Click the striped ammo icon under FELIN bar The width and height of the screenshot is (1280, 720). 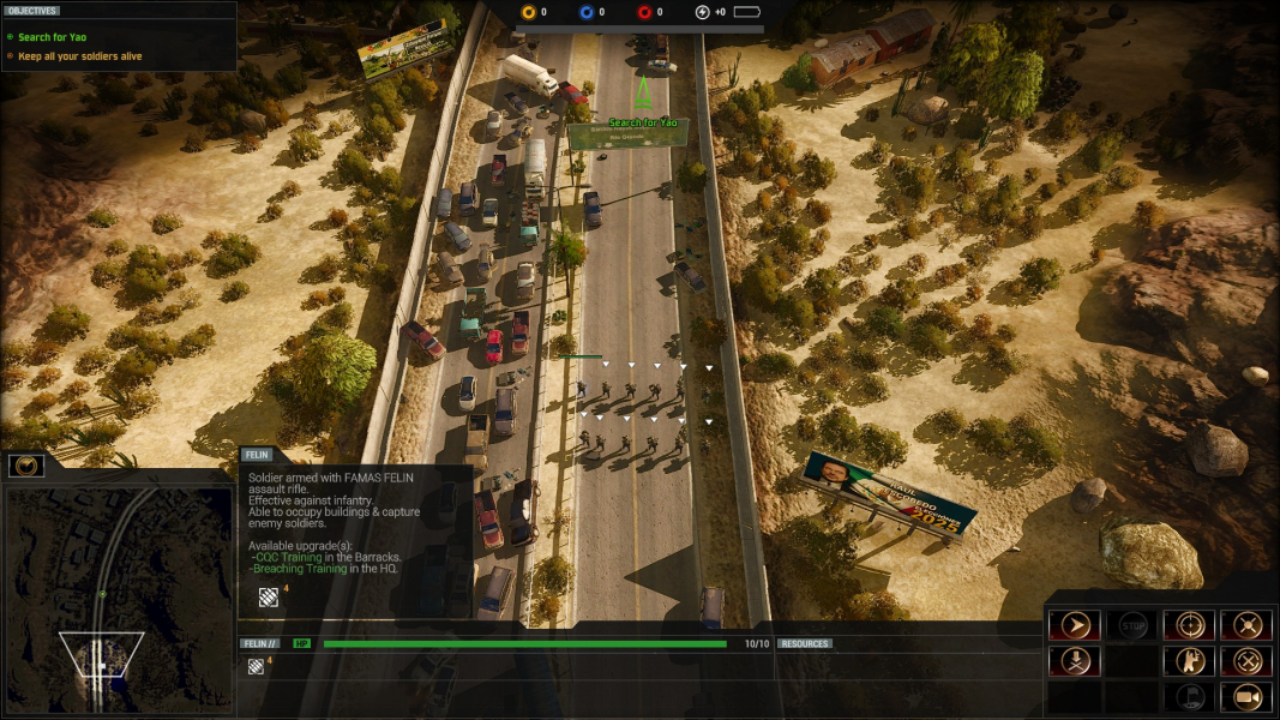click(x=256, y=667)
